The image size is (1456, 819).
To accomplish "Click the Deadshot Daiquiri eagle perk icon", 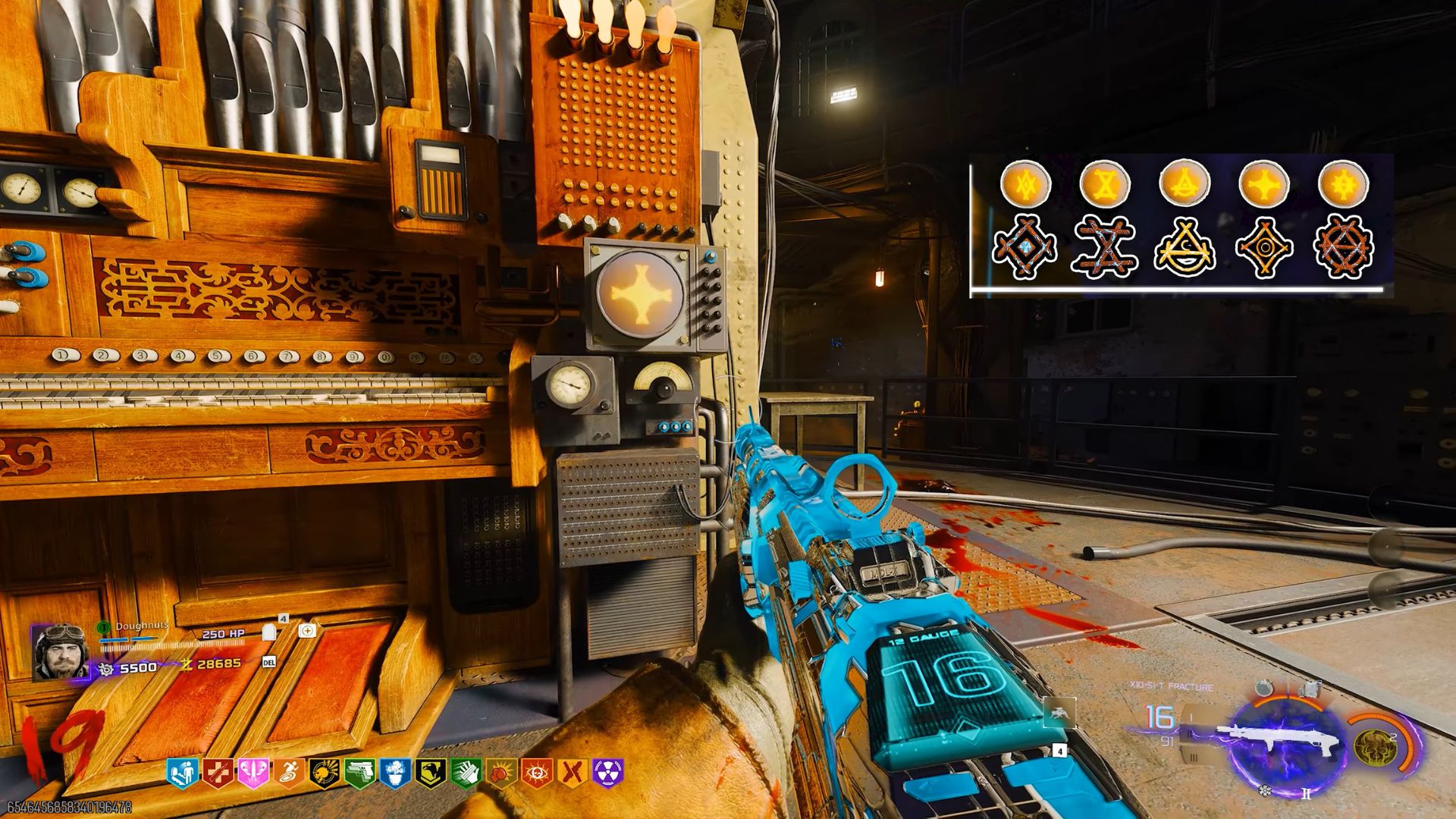I will (430, 770).
